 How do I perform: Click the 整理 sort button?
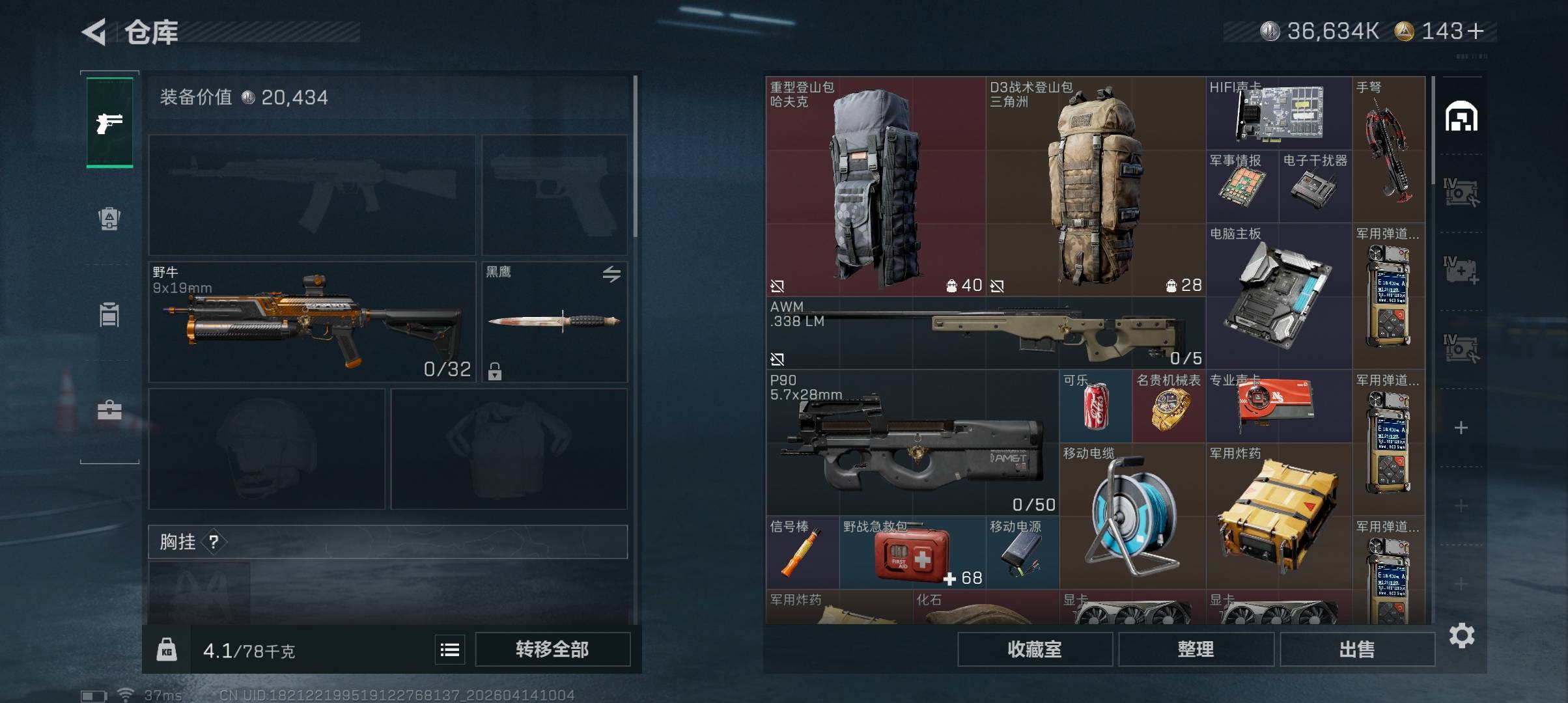pyautogui.click(x=1196, y=649)
